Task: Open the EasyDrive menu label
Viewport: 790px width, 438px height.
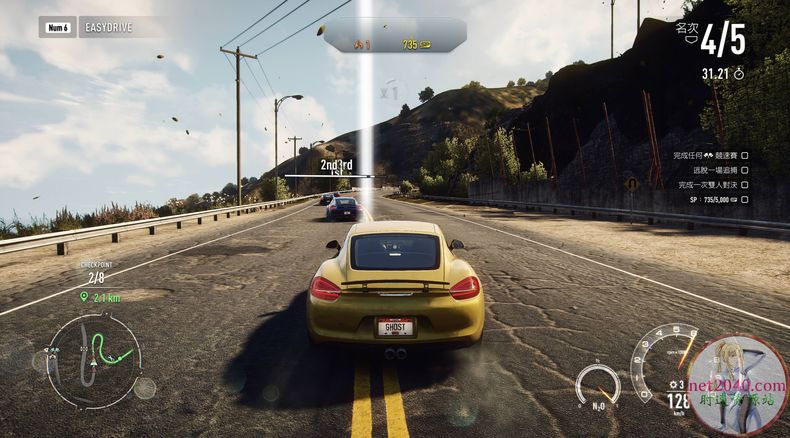Action: tap(110, 29)
